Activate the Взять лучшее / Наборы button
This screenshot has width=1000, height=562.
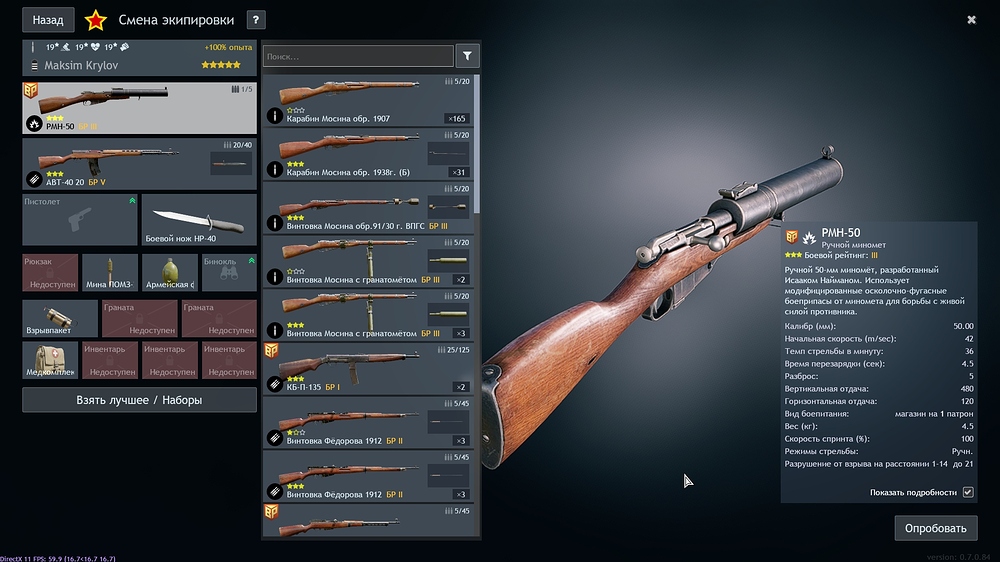(x=139, y=400)
